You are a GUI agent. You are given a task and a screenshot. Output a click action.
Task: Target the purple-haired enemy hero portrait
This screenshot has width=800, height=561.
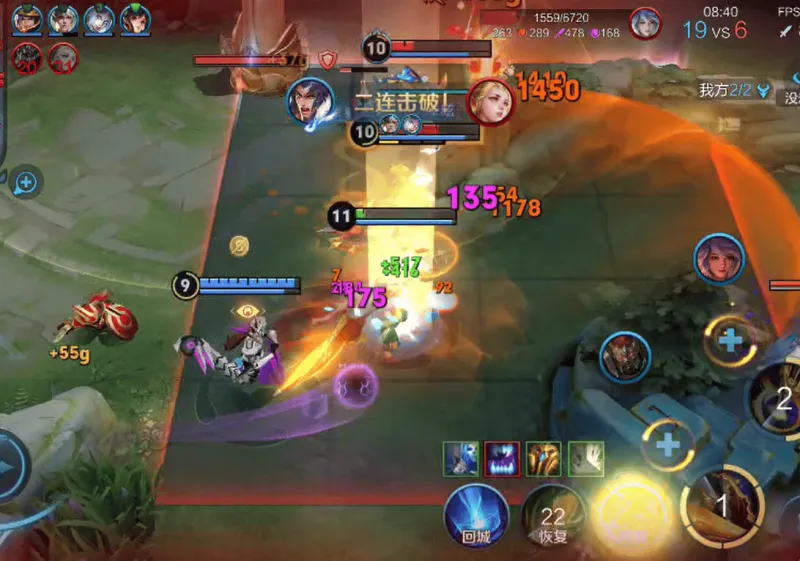click(x=720, y=259)
